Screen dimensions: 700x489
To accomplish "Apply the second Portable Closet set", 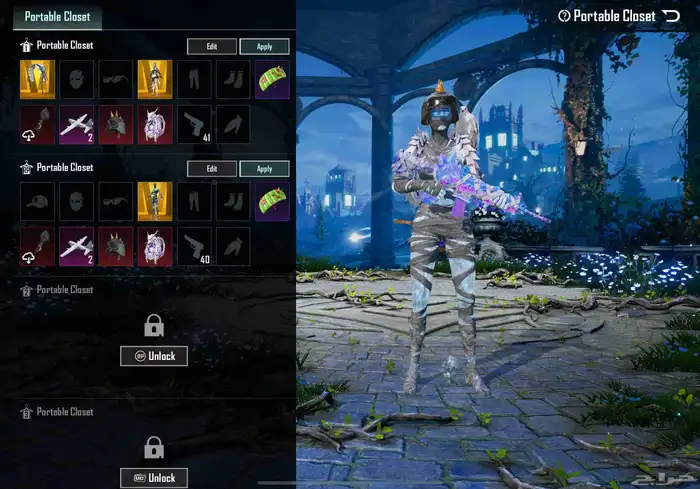I will [x=265, y=169].
